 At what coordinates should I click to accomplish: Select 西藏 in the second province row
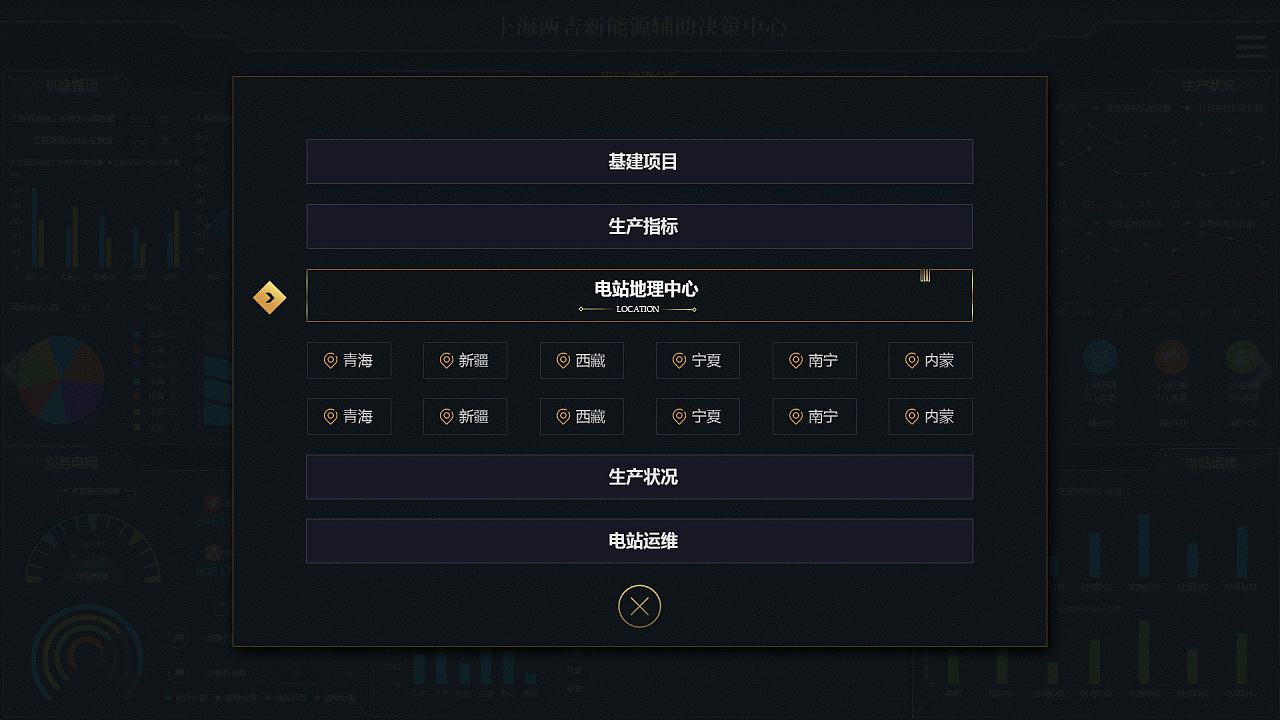[581, 416]
